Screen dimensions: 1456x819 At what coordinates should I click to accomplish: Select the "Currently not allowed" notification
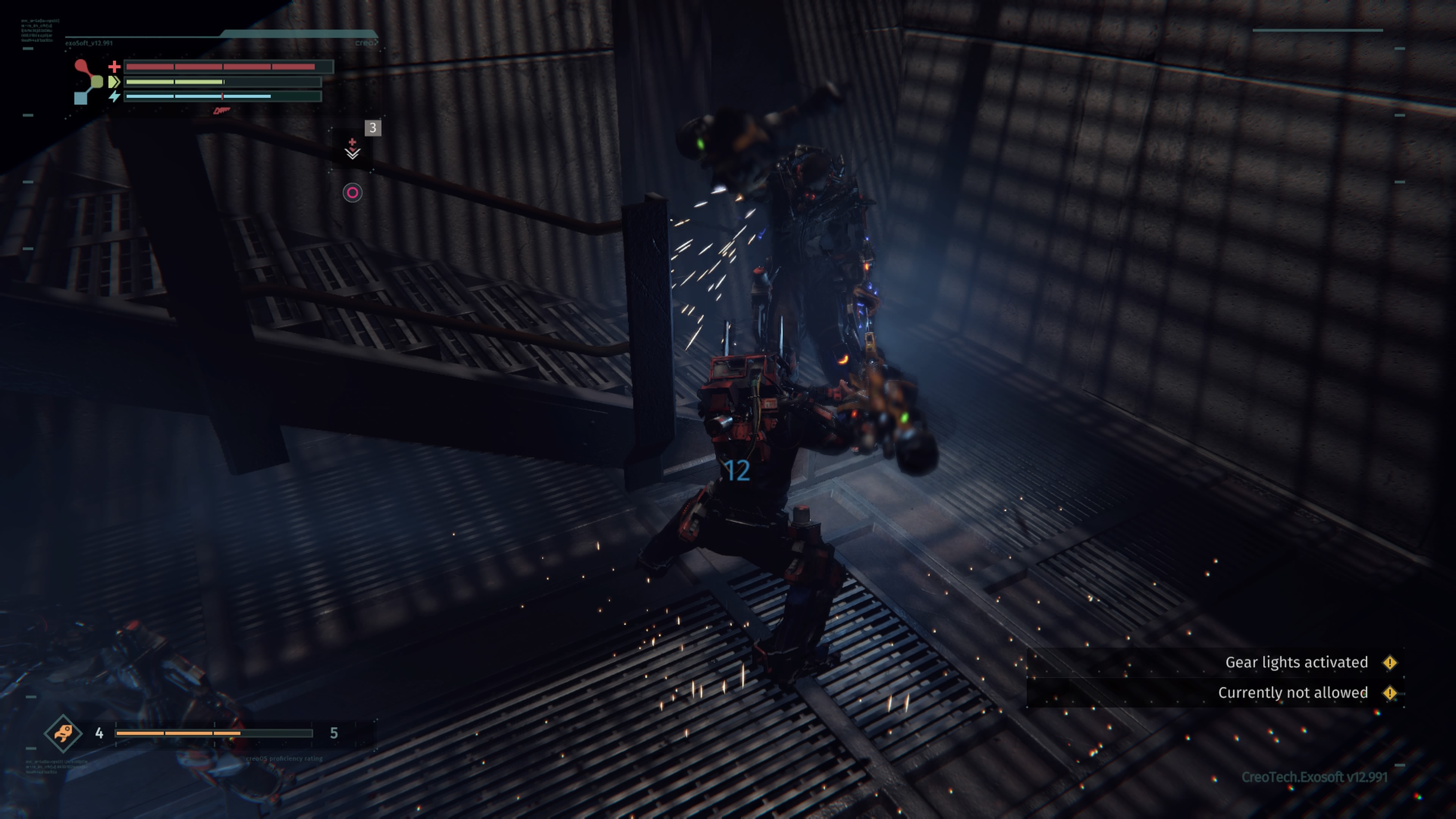pos(1293,693)
